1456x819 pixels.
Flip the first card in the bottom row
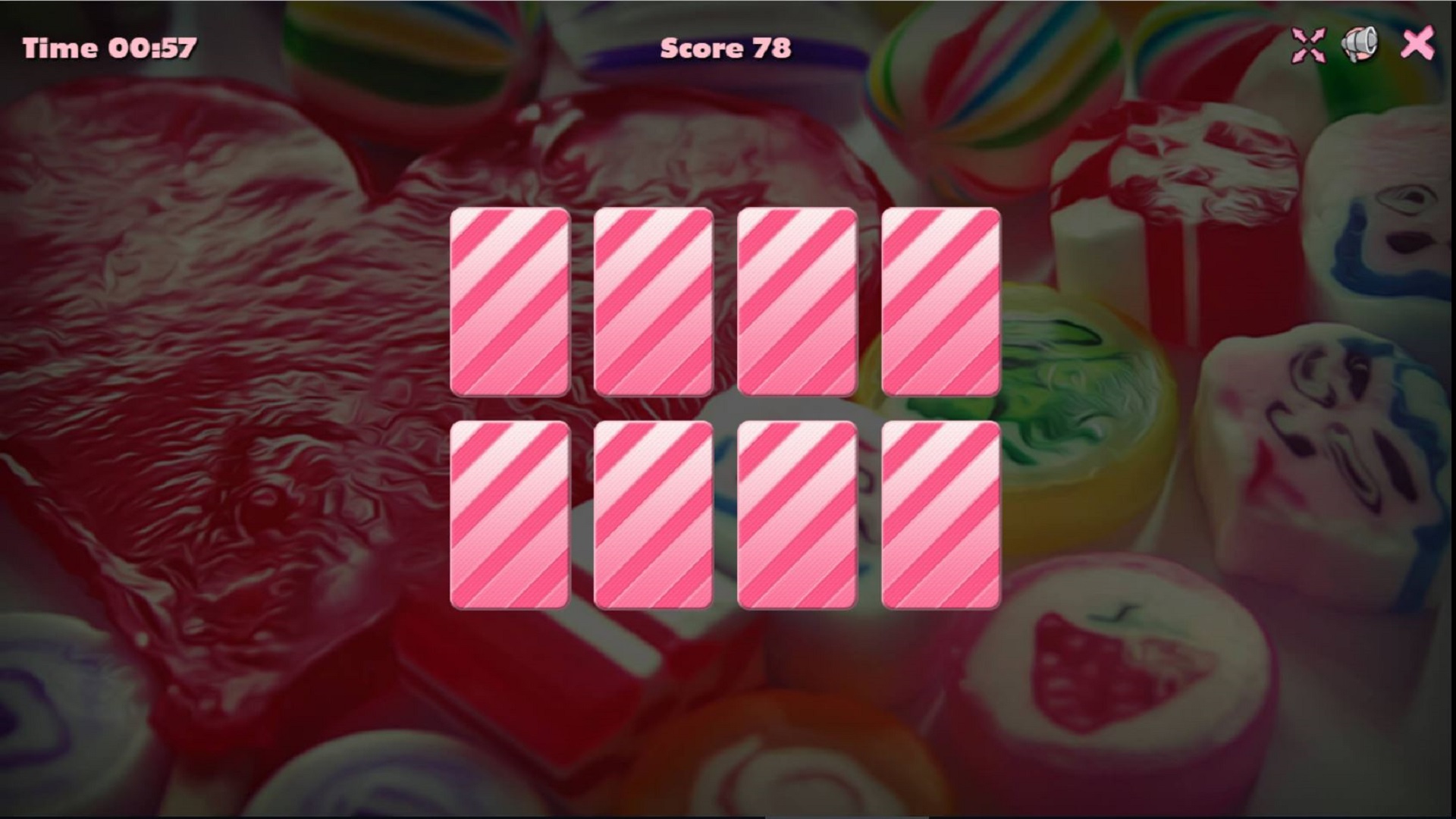[x=510, y=516]
